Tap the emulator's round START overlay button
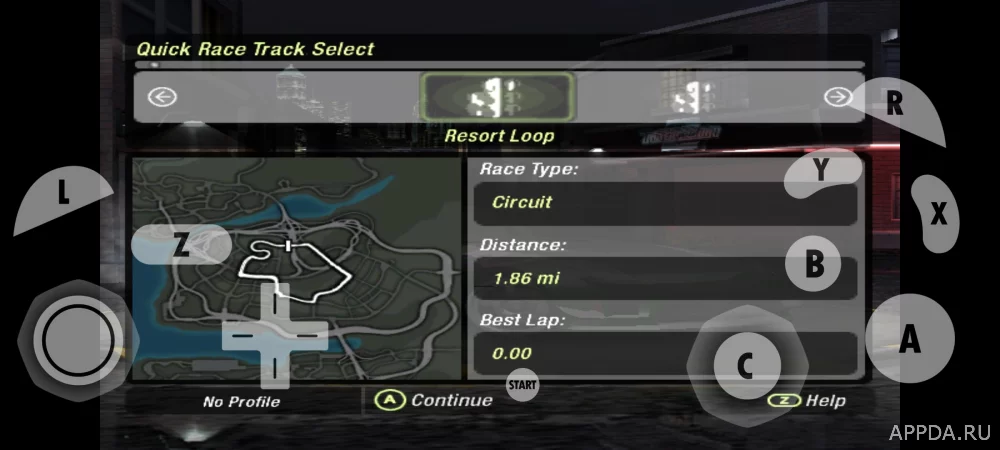The height and width of the screenshot is (450, 1000). [522, 384]
